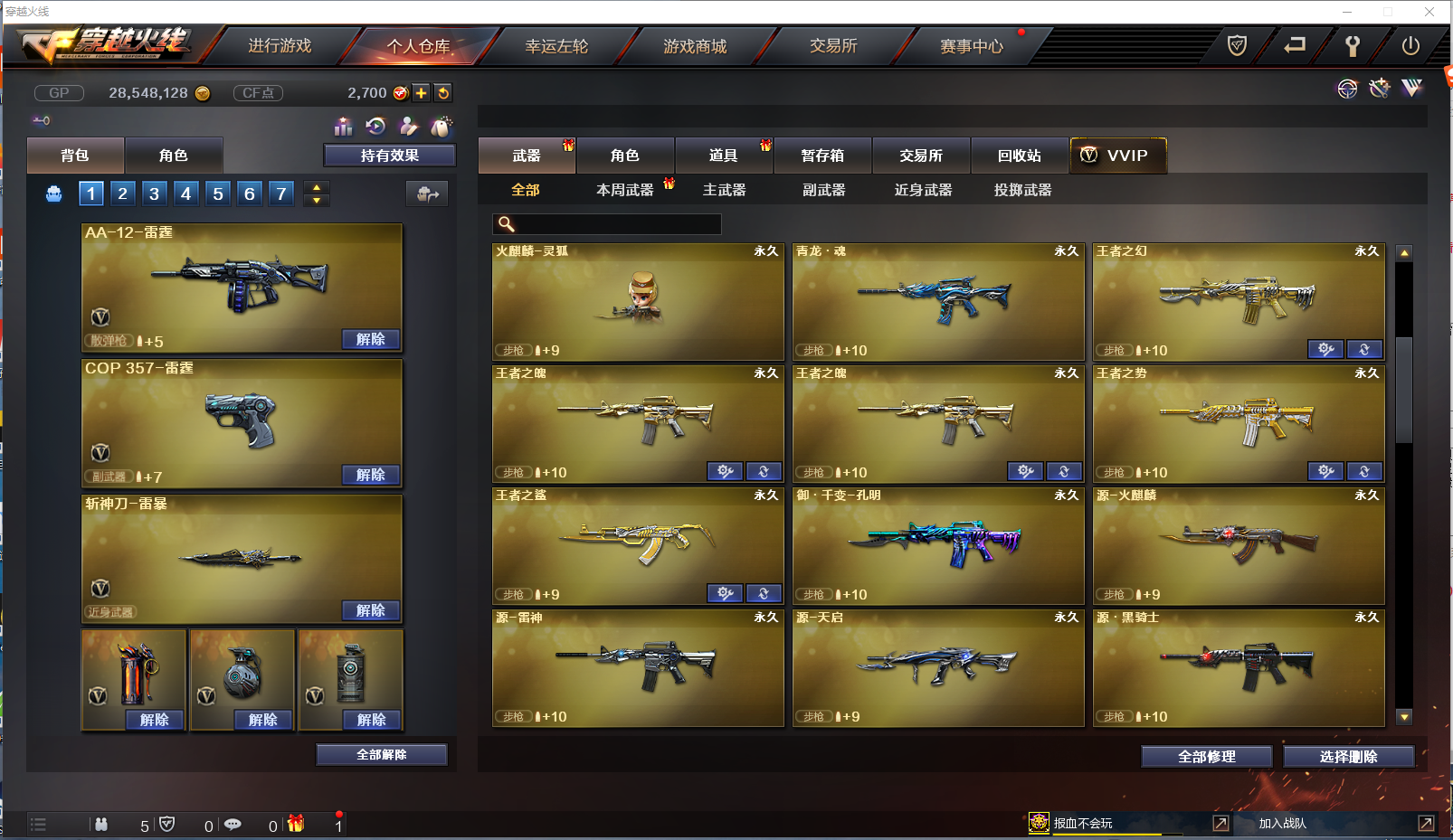Click the gear modification icon on 王者之幻 card
The height and width of the screenshot is (840, 1453).
[1325, 349]
